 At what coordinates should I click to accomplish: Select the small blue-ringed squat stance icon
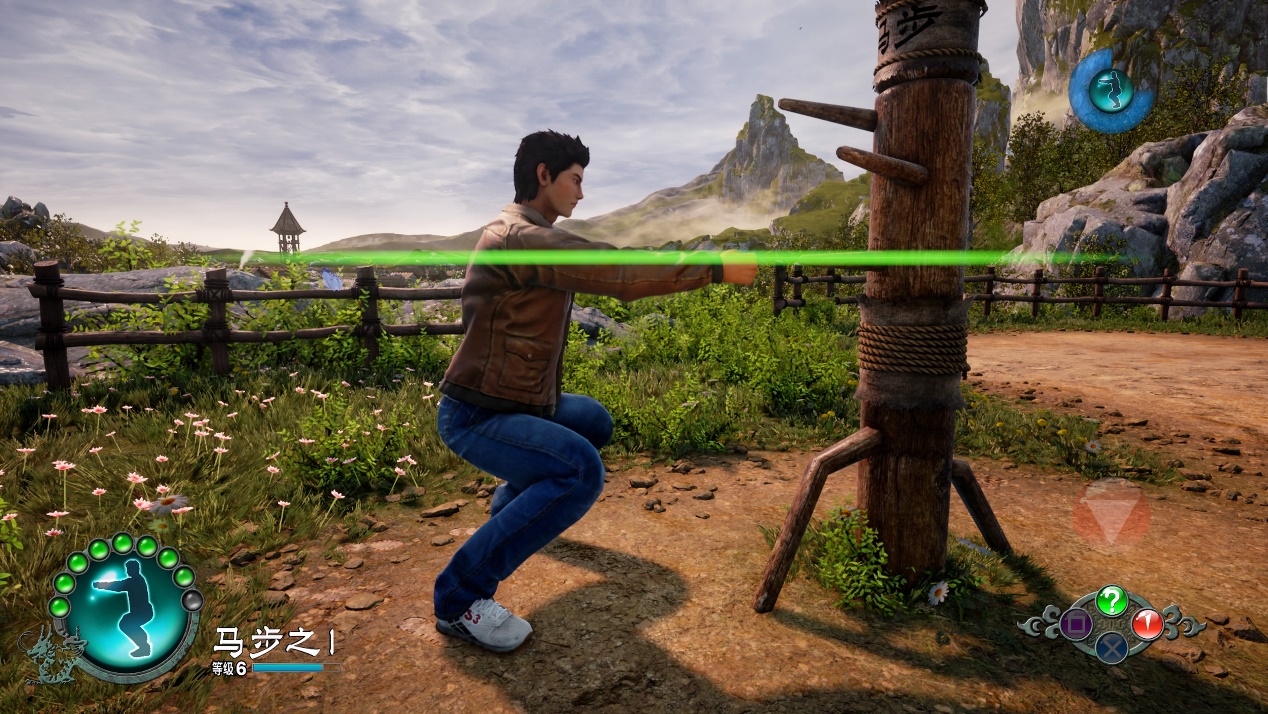coord(1110,91)
